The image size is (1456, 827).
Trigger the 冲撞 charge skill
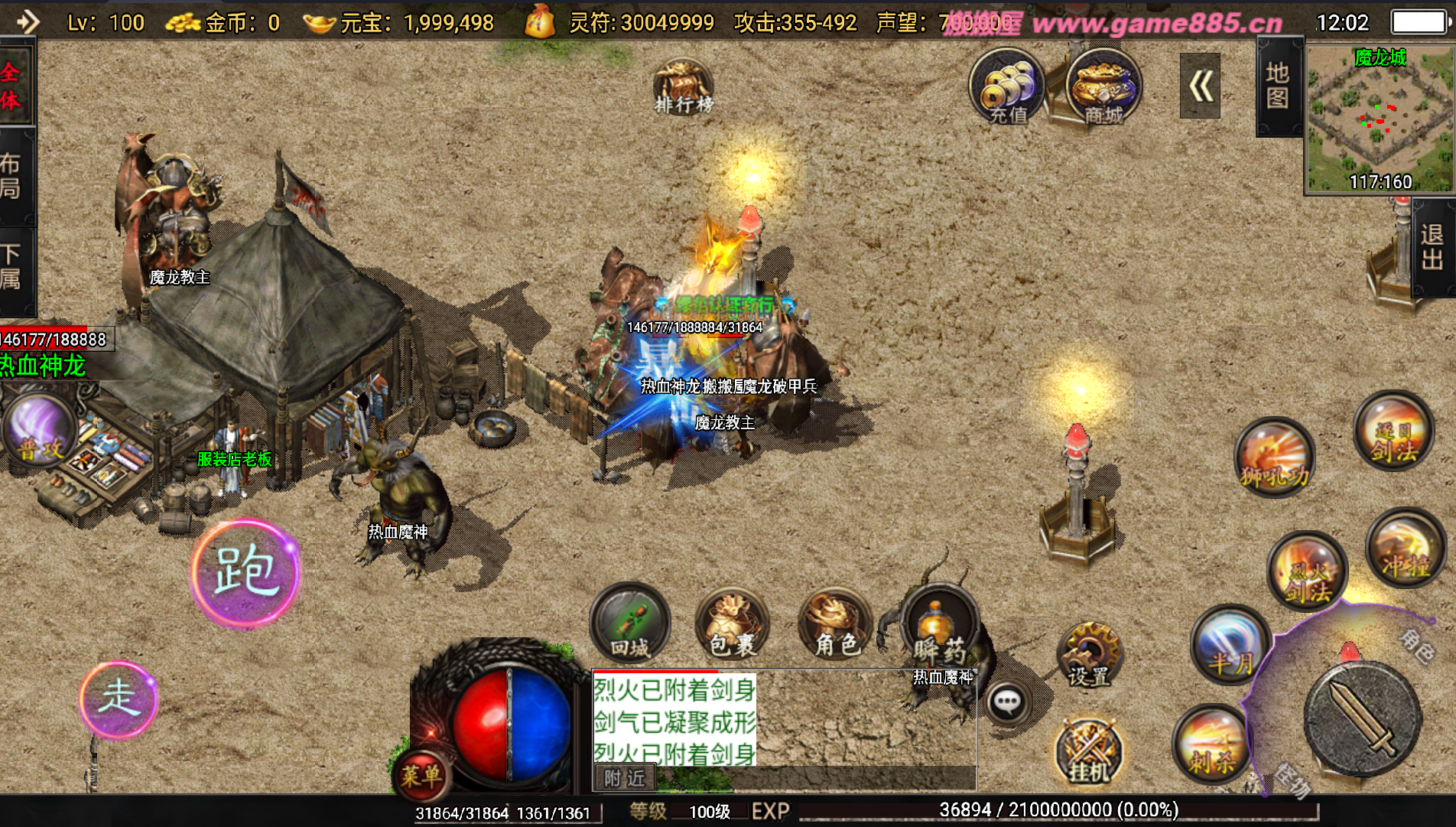[1404, 549]
